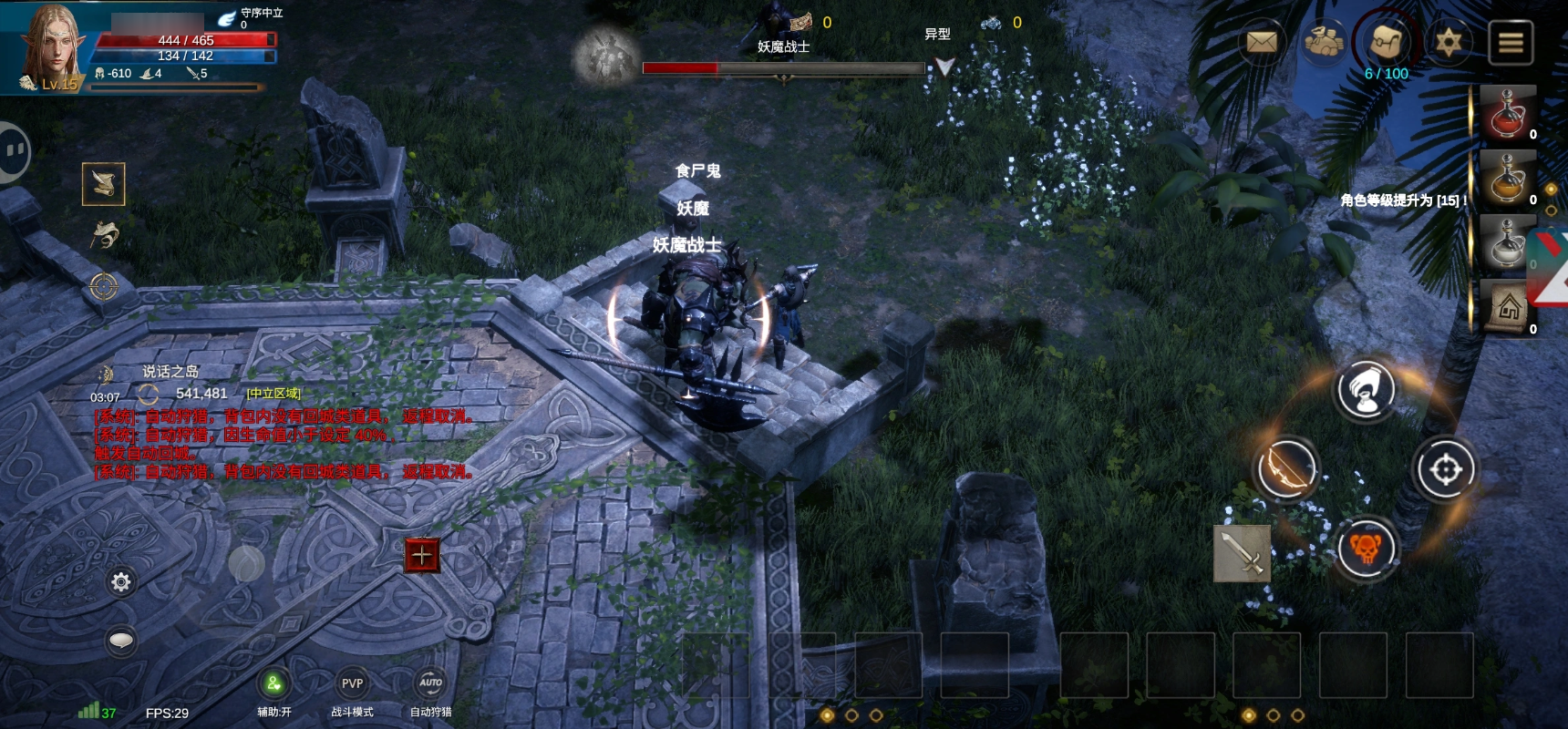Activate the orange skull skill
Screen dimensions: 1568x729
[x=1366, y=549]
